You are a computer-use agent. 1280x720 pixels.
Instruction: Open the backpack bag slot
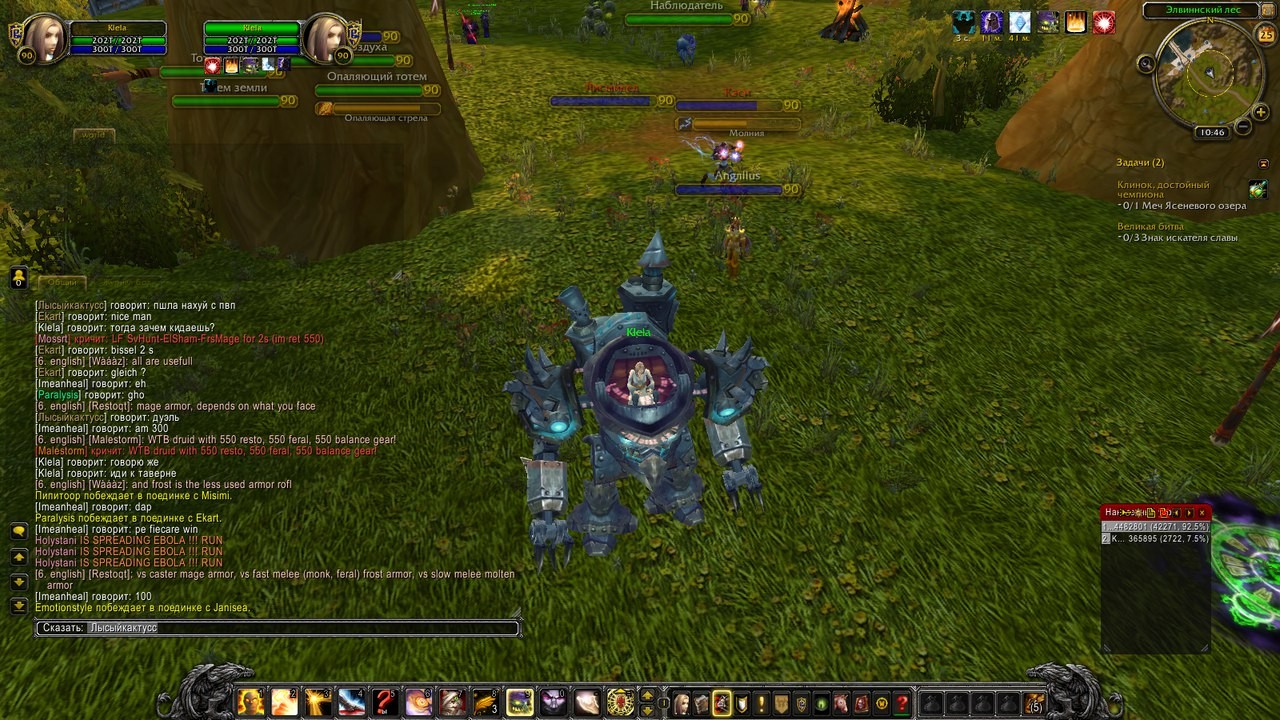1034,703
